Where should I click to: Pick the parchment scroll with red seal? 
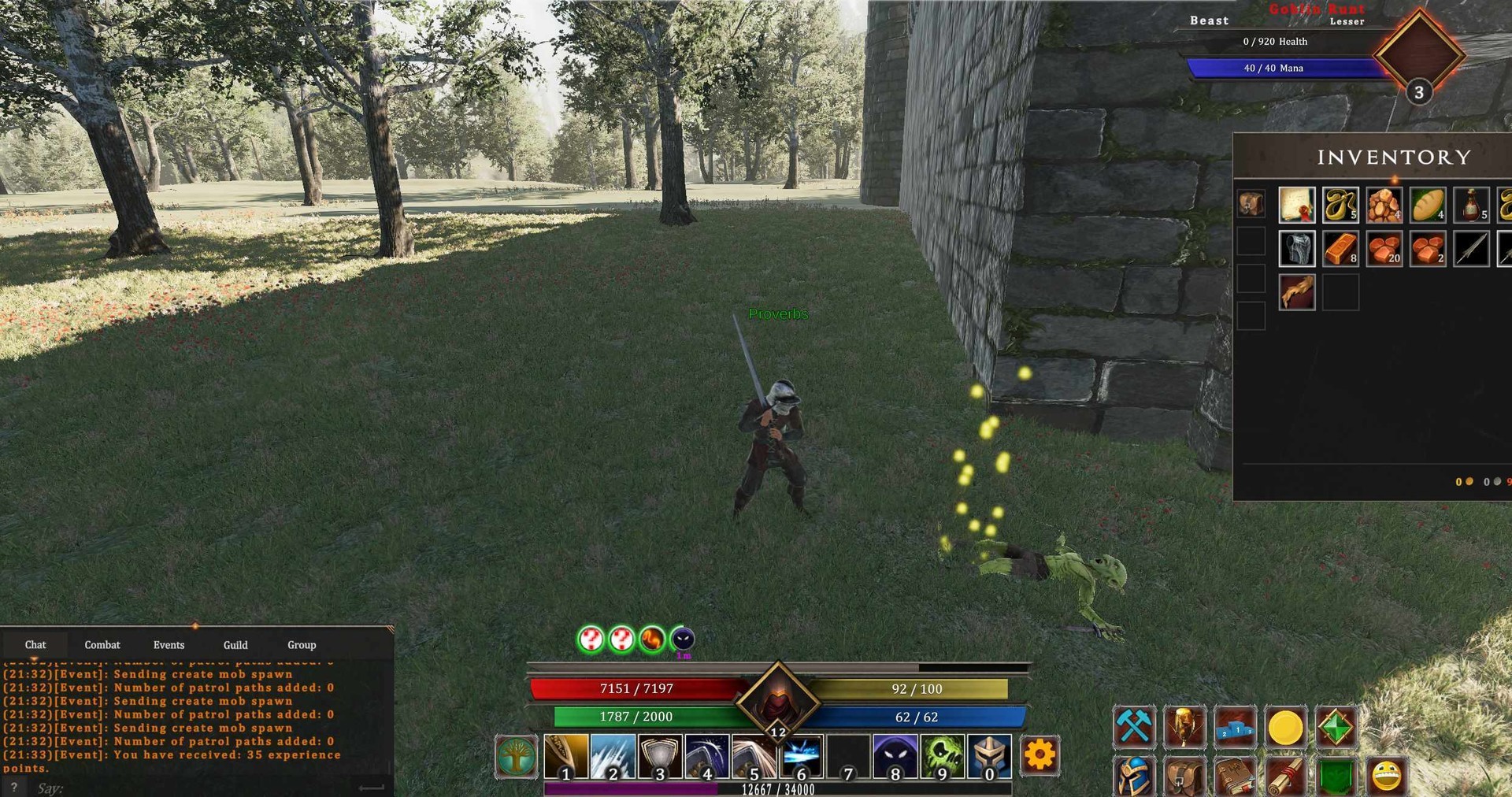(1297, 206)
